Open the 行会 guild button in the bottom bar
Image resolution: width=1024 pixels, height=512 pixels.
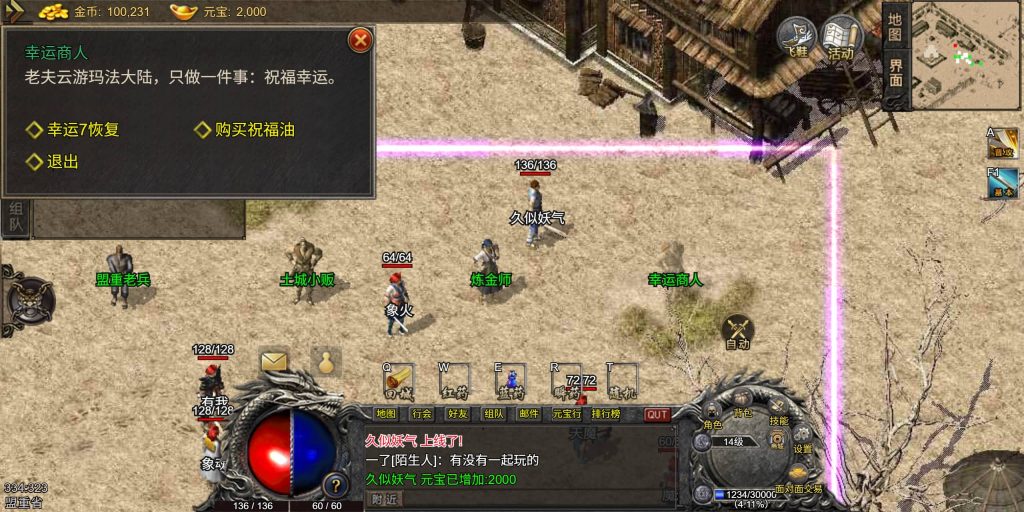click(422, 414)
